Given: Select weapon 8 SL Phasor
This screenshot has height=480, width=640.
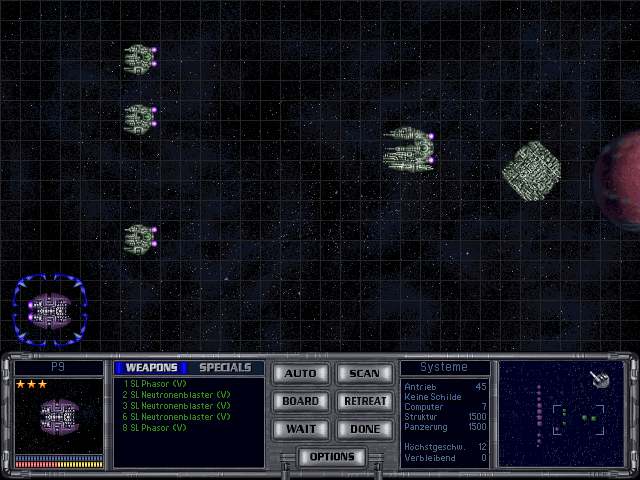Looking at the screenshot, I should tap(153, 427).
